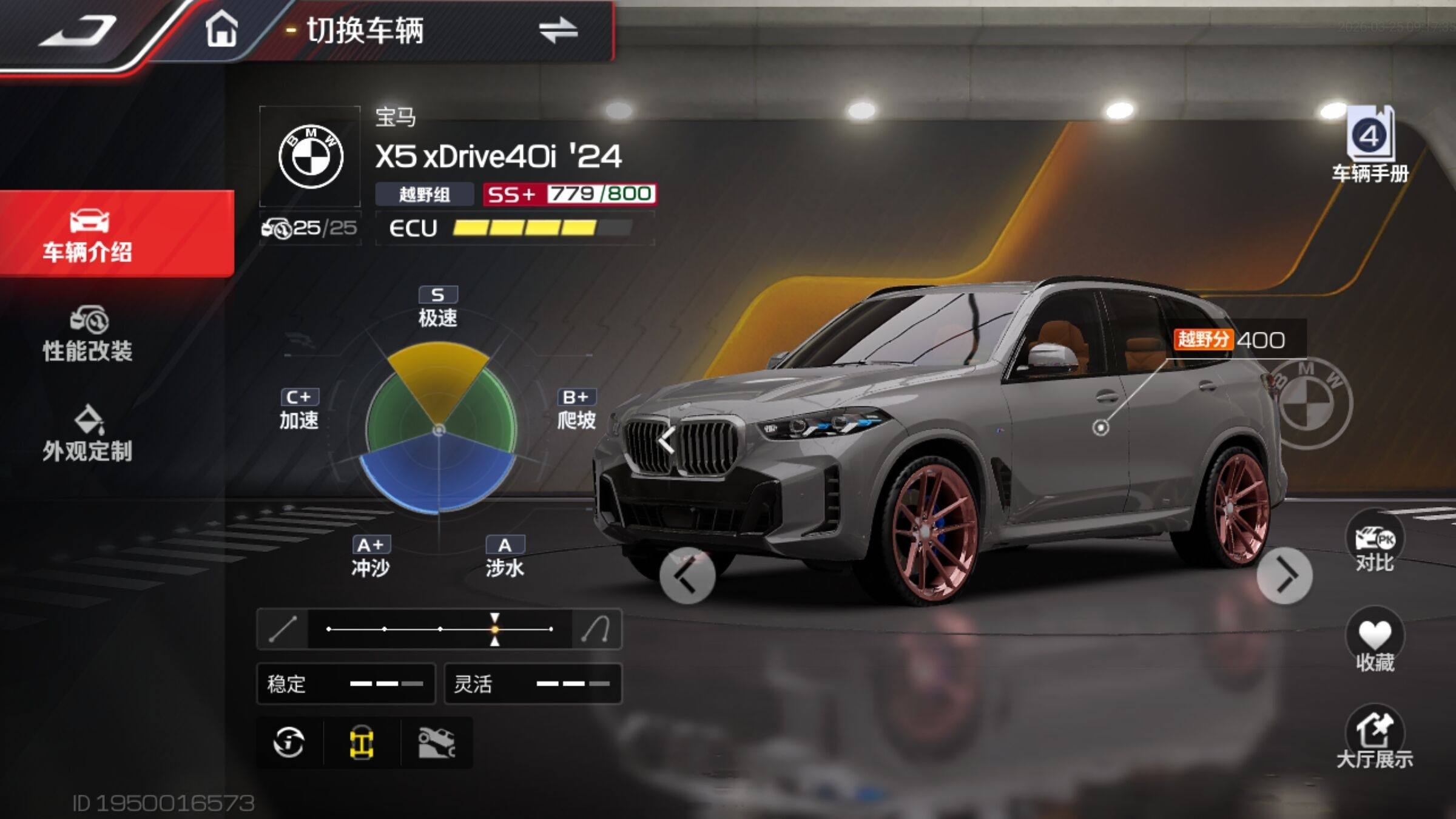Show the next car with right arrow
1456x819 pixels.
tap(1284, 576)
